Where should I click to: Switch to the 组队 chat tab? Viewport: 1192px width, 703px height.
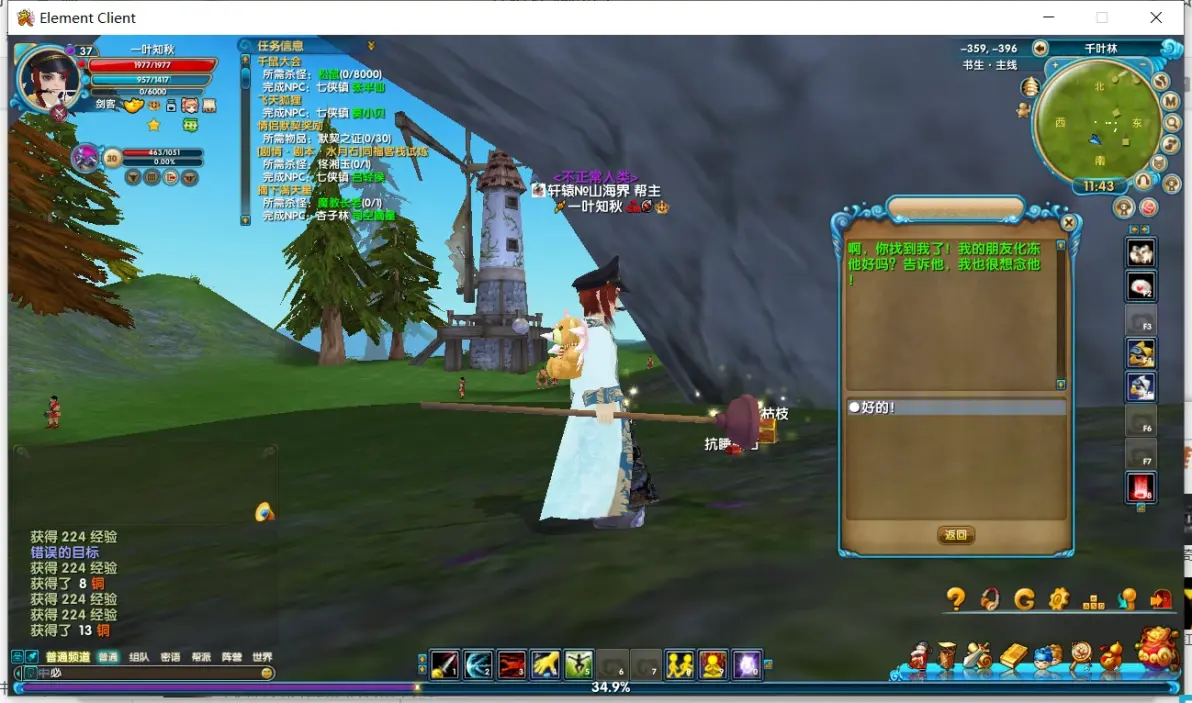click(139, 657)
